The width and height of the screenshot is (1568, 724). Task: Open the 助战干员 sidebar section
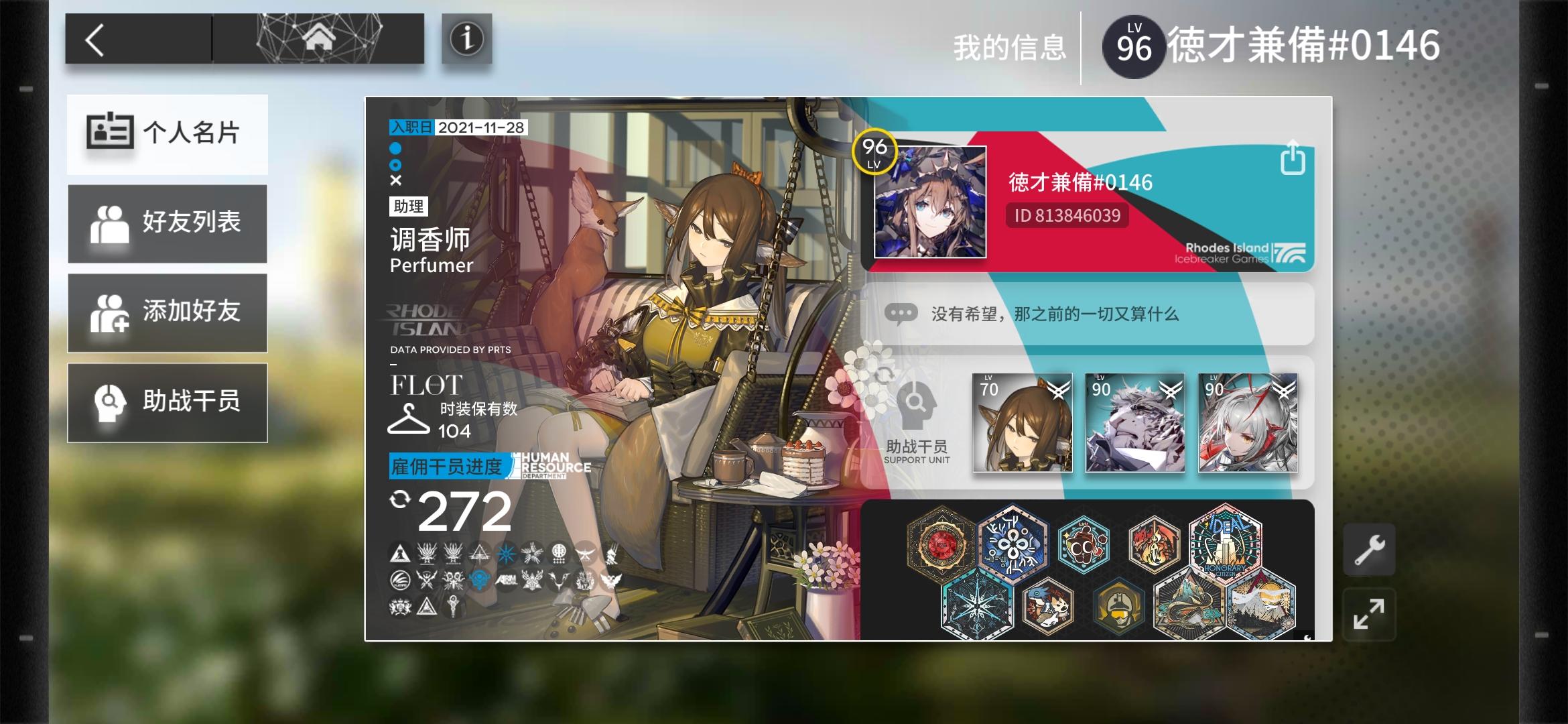[167, 402]
